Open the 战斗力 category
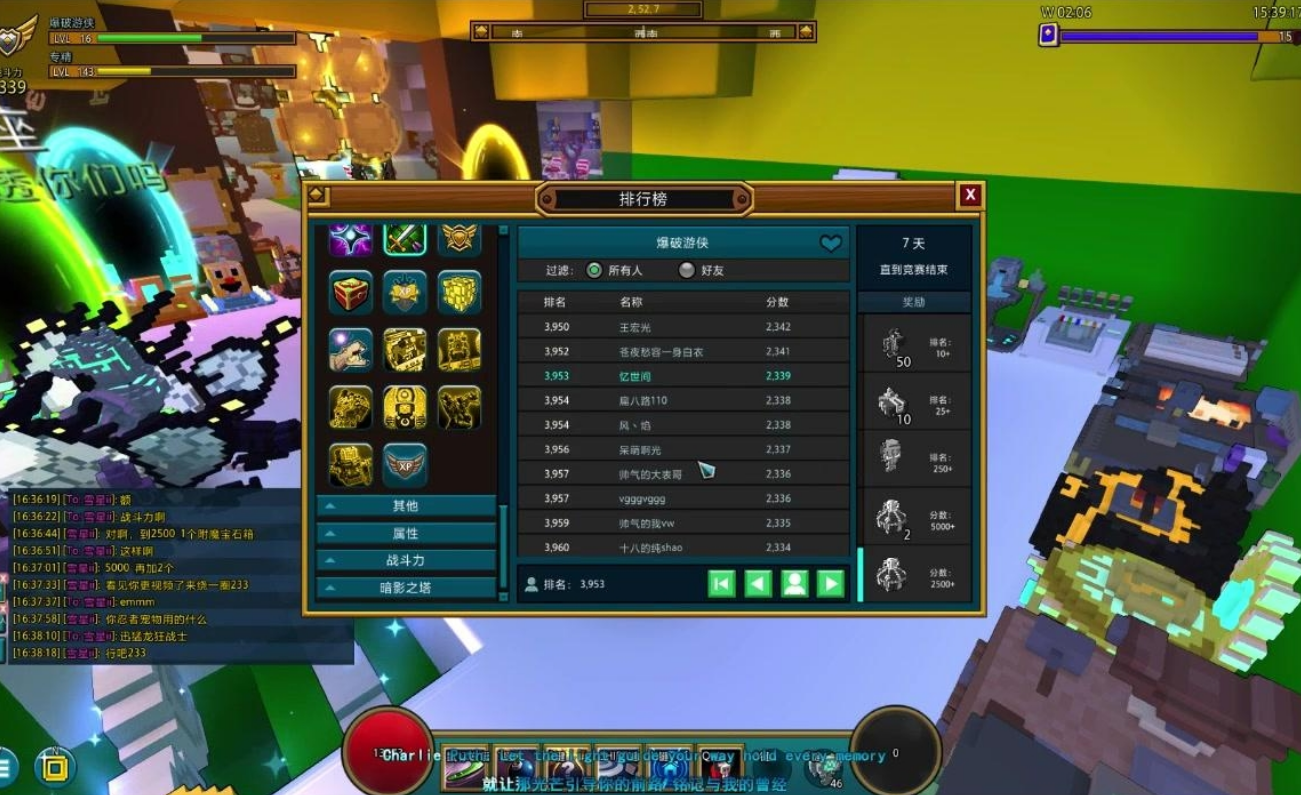 [406, 560]
